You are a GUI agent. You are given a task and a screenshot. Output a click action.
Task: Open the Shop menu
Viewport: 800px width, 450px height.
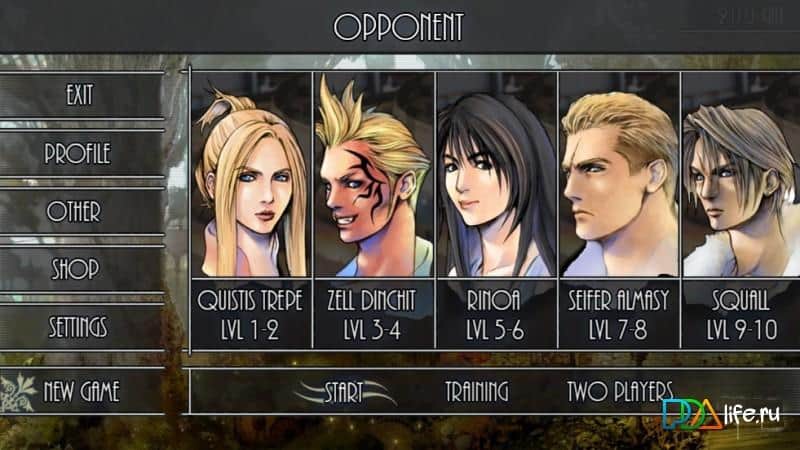click(76, 269)
